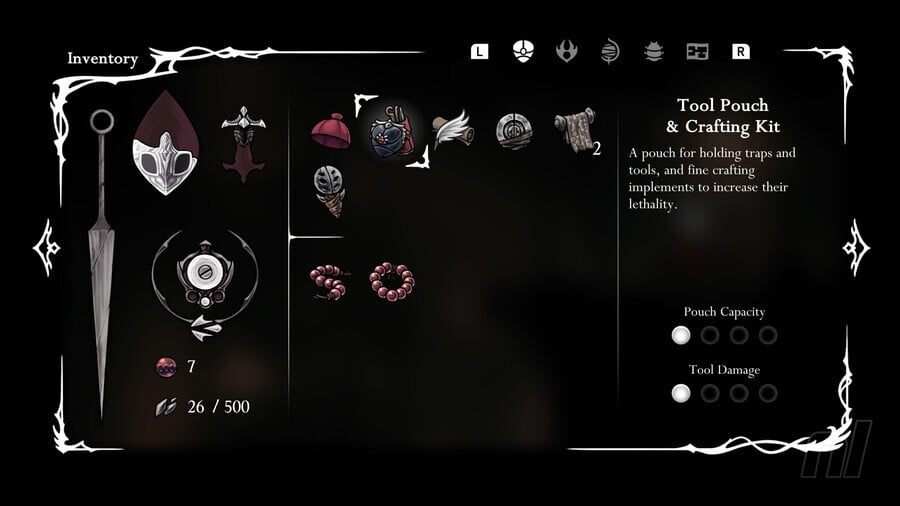
Task: Select the silk spool emblem
Action: pos(204,279)
